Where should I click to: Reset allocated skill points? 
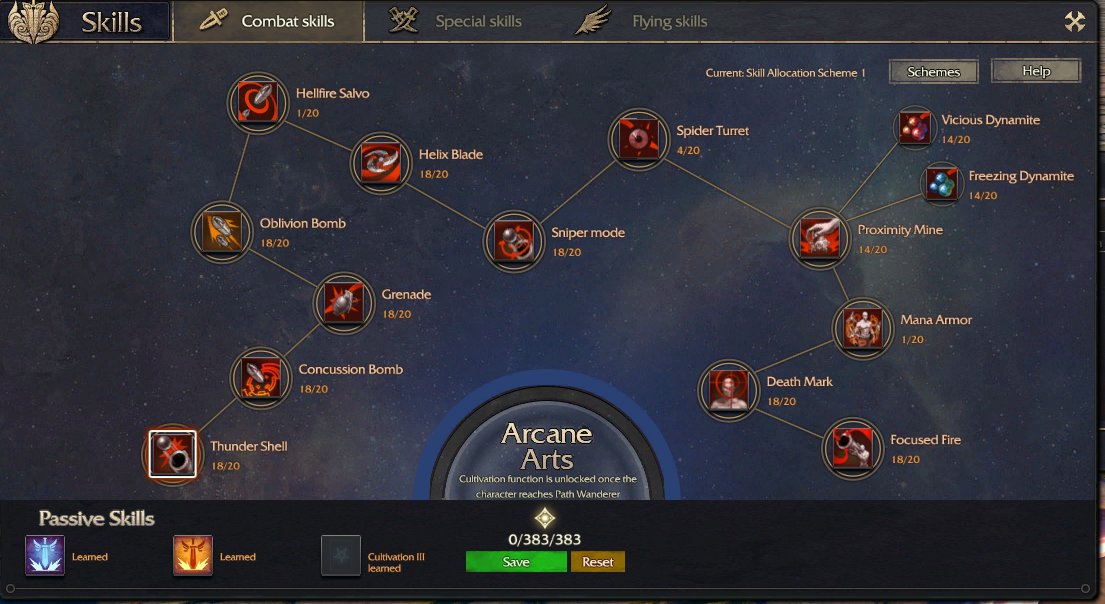click(x=598, y=562)
